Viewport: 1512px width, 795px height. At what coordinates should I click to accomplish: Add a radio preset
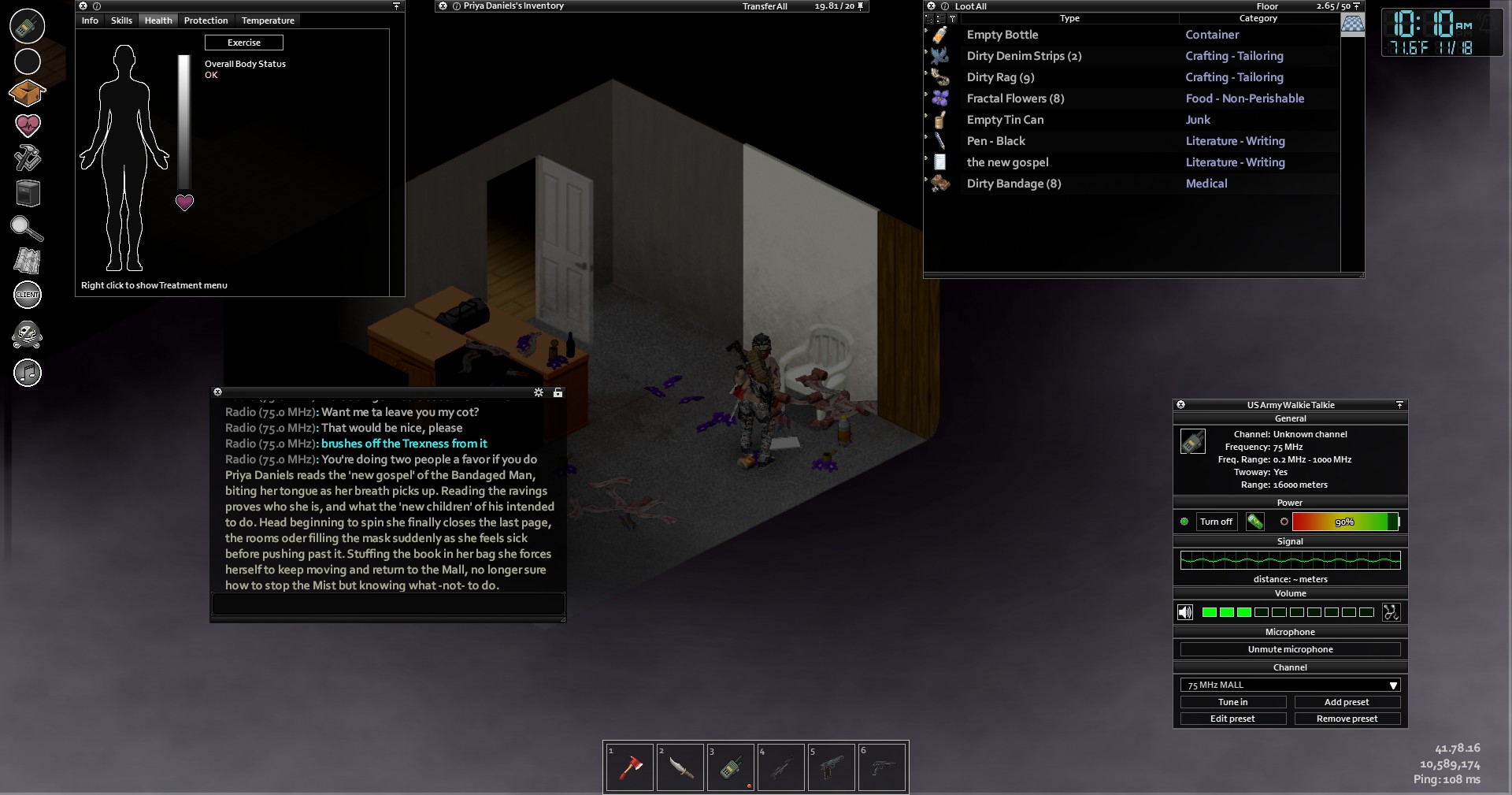1347,702
